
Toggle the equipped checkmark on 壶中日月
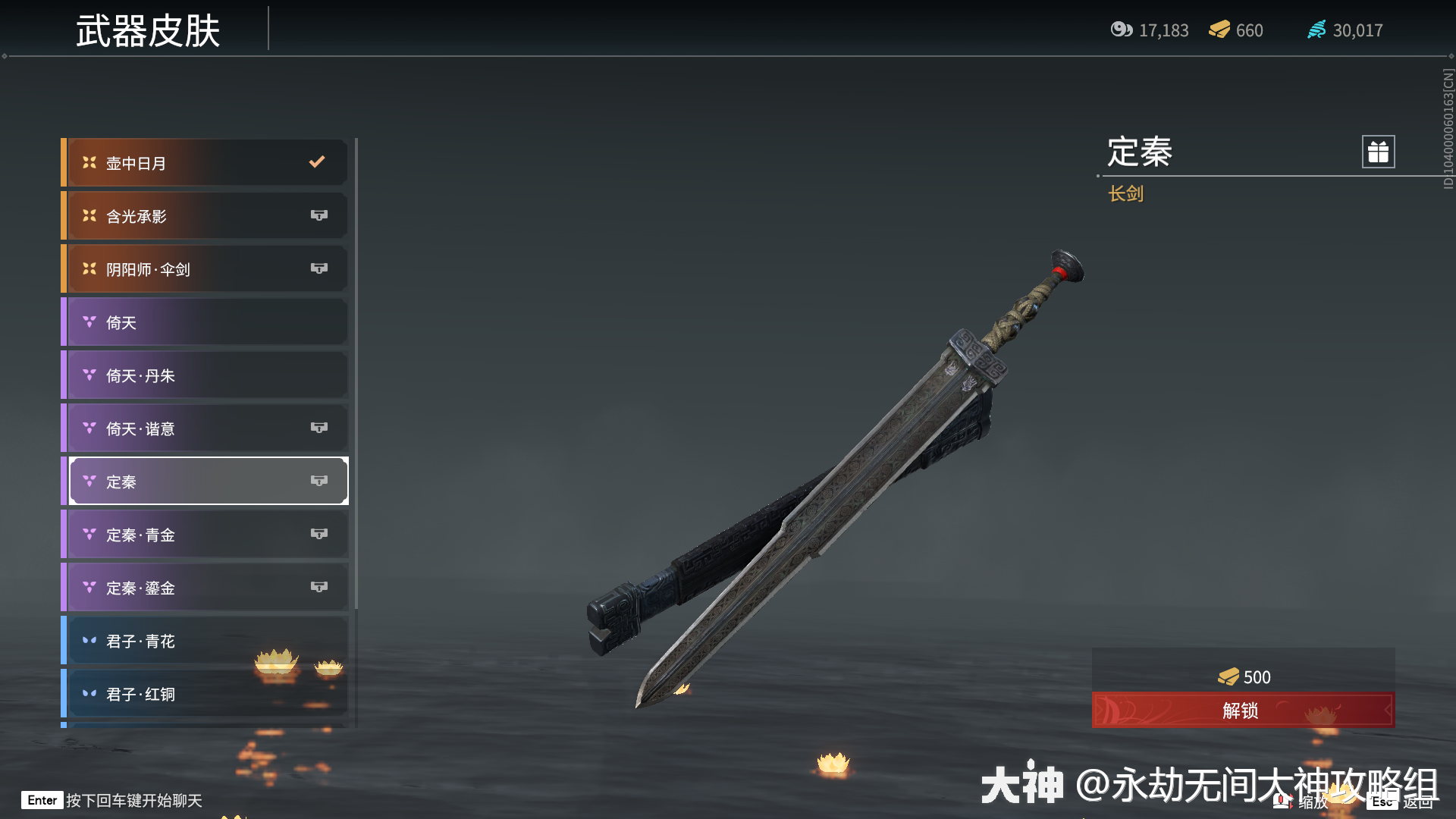[x=316, y=162]
